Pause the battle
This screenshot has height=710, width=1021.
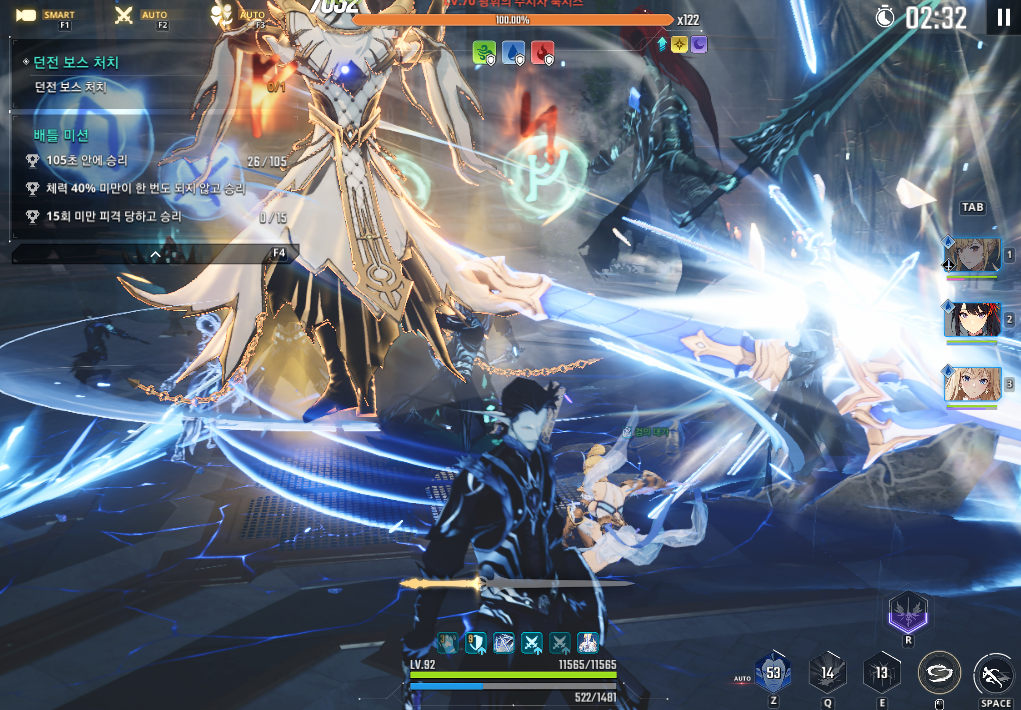tap(1003, 17)
